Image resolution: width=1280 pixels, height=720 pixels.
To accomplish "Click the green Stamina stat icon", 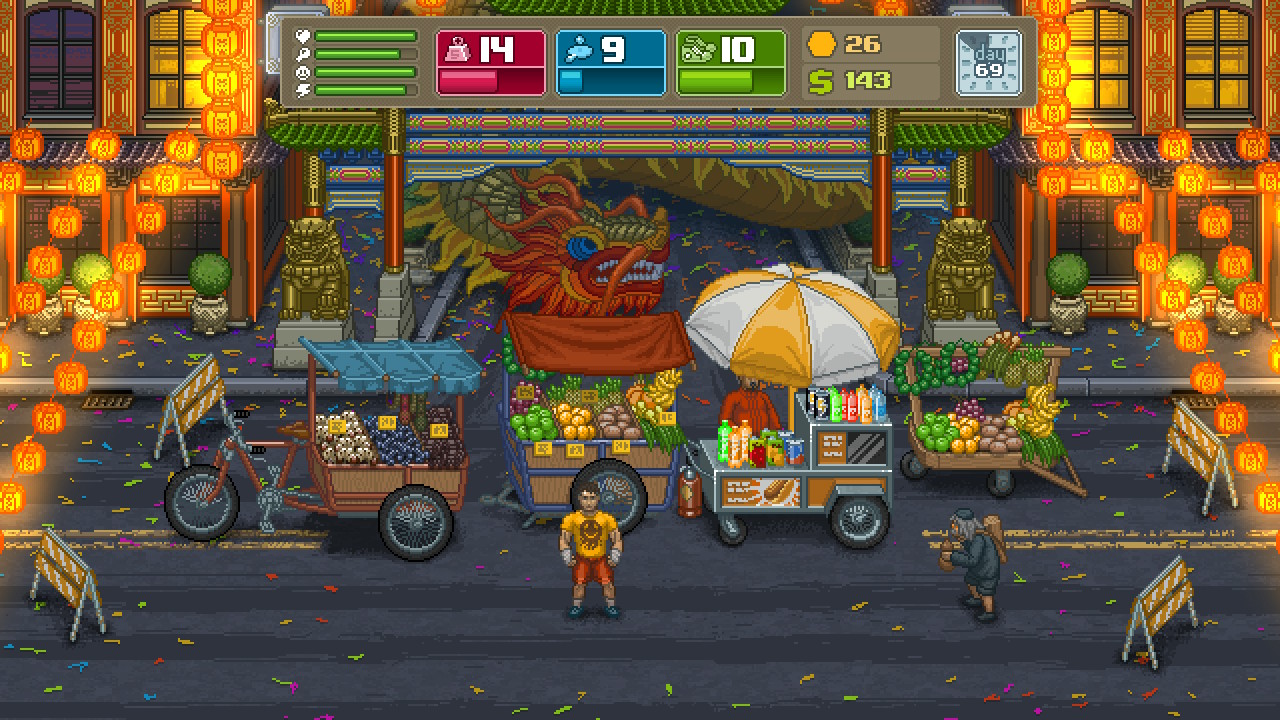I will [x=700, y=48].
